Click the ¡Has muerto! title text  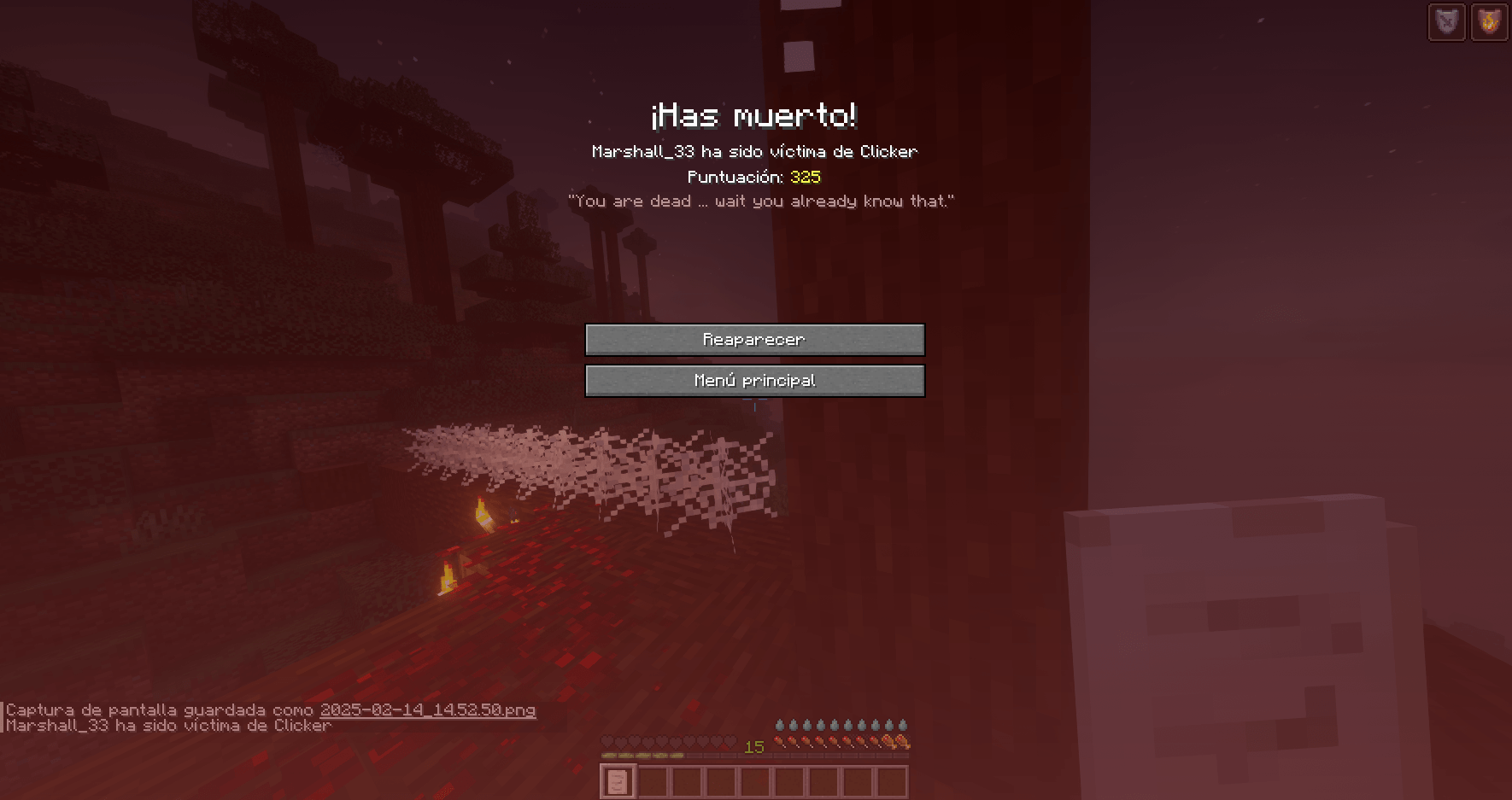(x=755, y=115)
